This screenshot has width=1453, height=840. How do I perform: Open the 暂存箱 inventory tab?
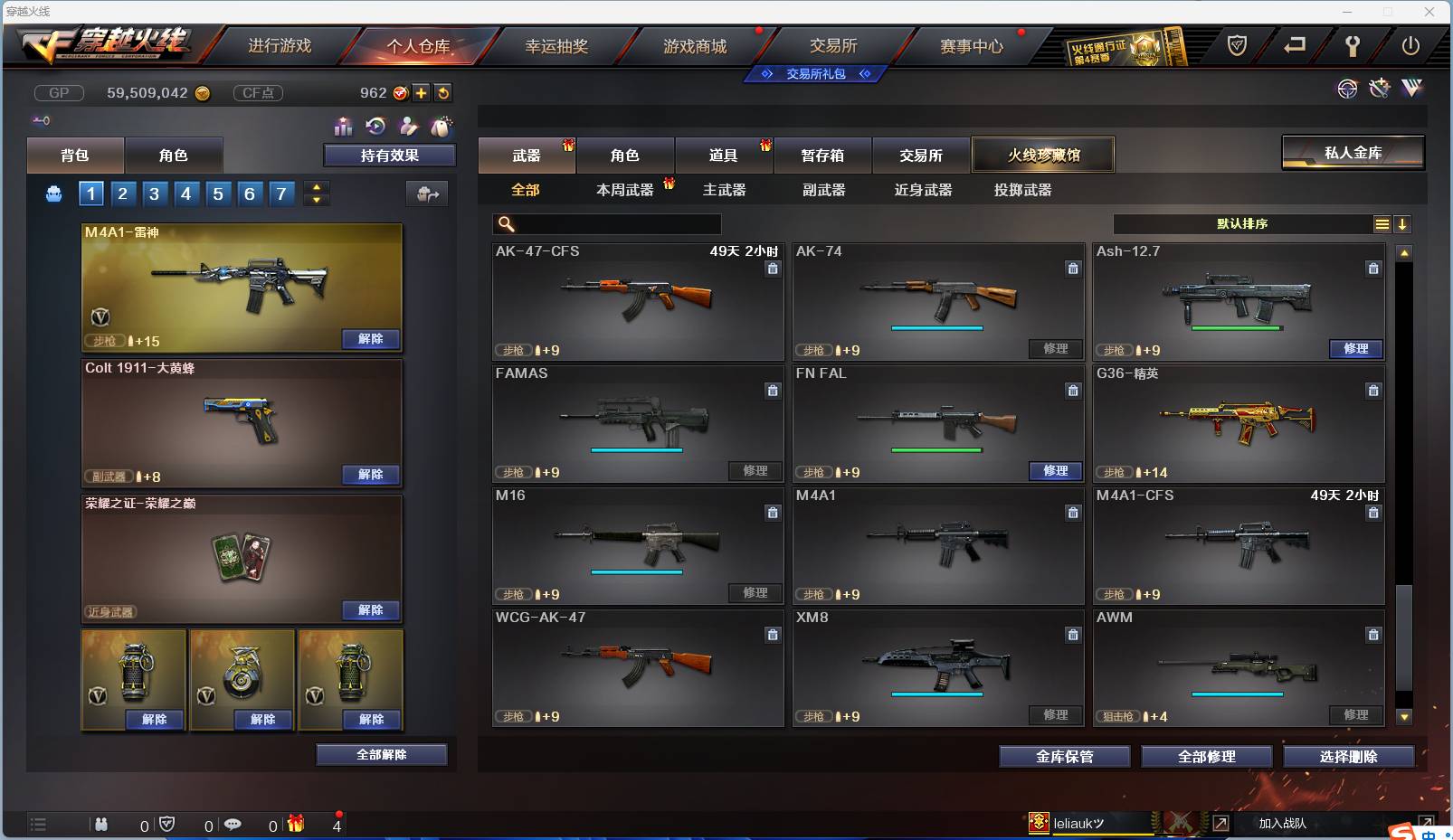click(821, 155)
